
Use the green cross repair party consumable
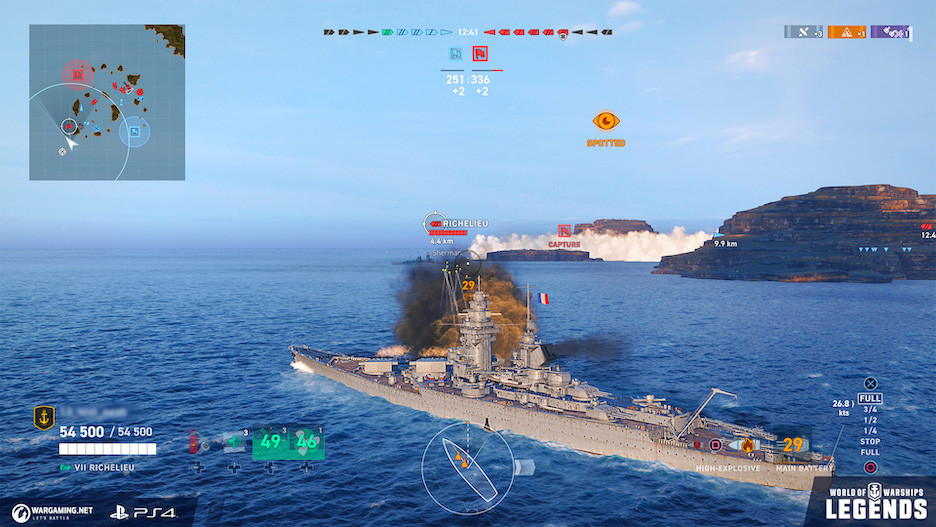[x=234, y=441]
